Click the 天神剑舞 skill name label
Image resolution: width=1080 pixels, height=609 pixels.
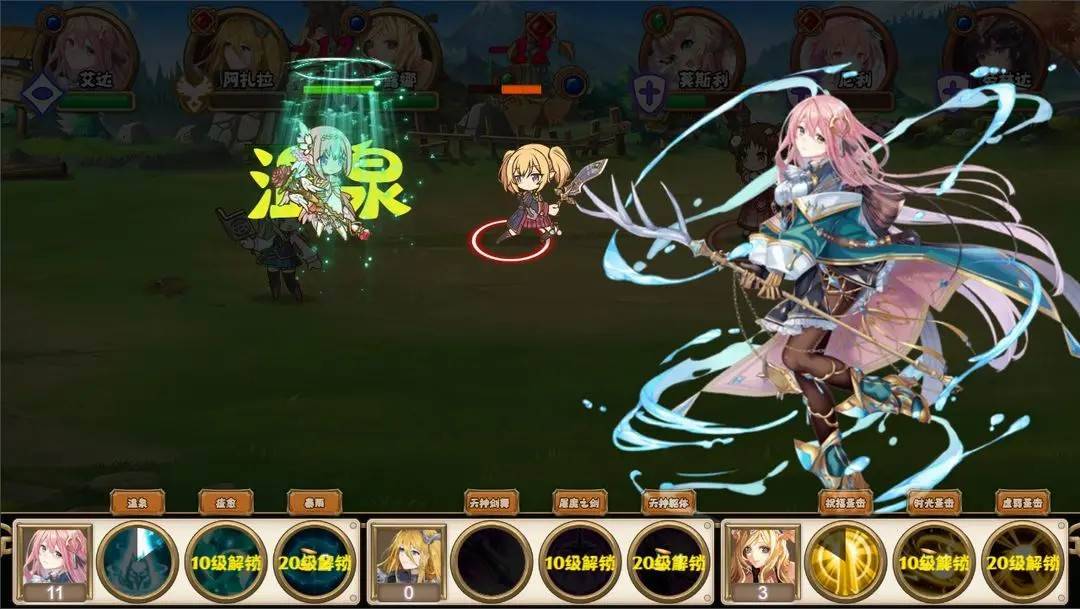491,502
